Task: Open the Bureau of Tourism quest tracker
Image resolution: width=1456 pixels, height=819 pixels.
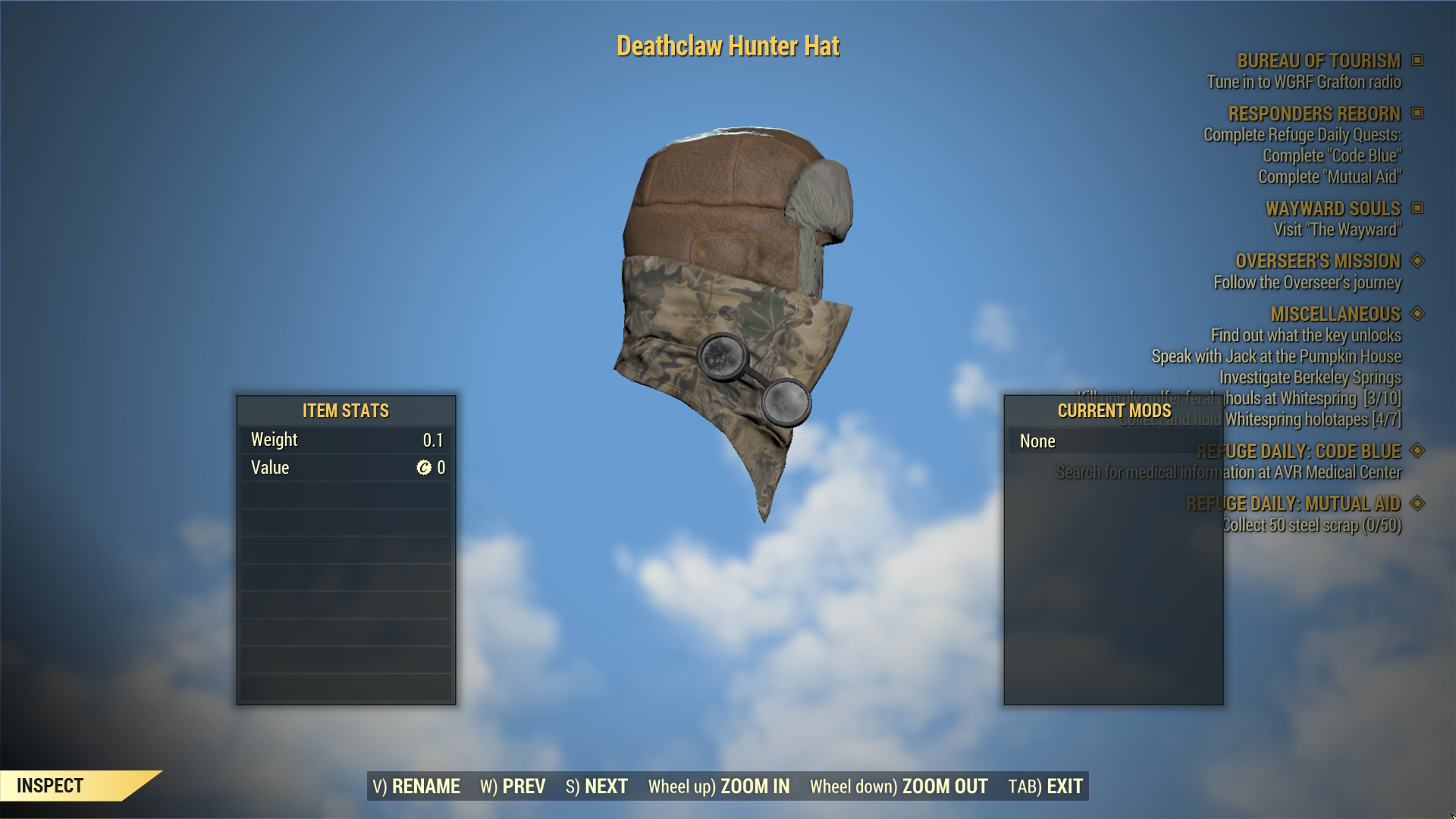Action: pyautogui.click(x=1318, y=61)
